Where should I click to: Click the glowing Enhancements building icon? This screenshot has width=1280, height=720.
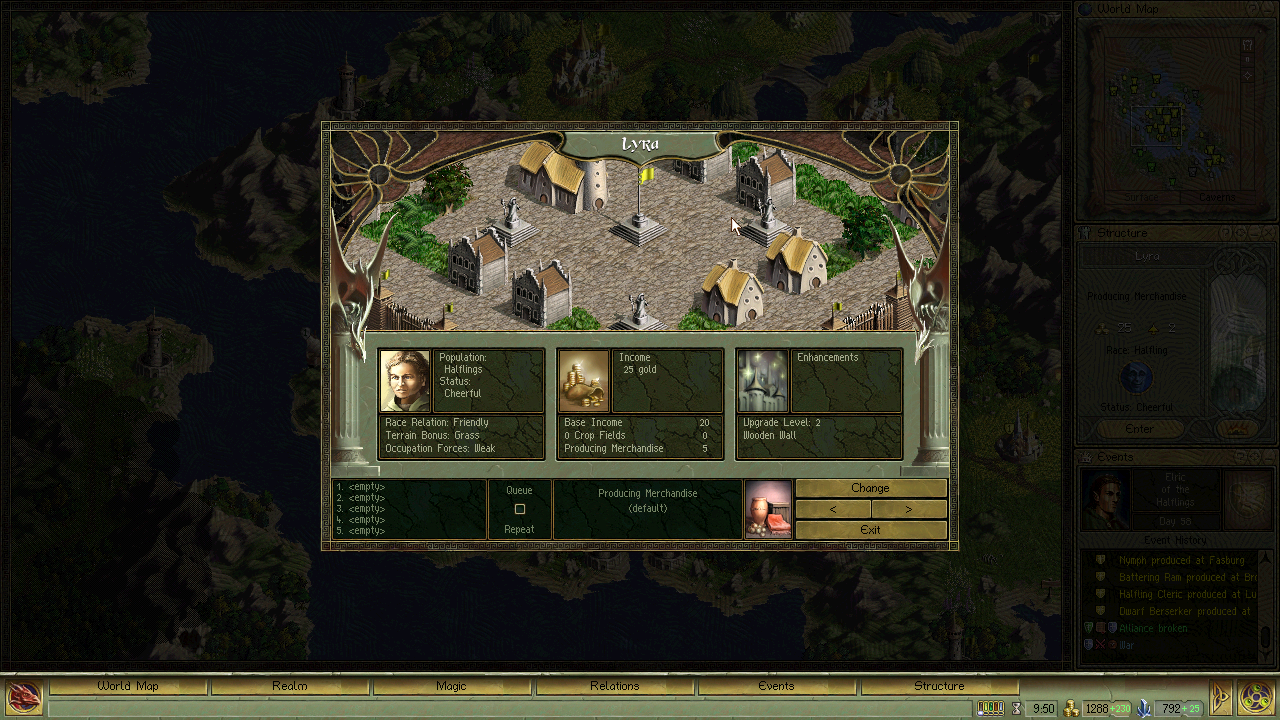tap(762, 380)
